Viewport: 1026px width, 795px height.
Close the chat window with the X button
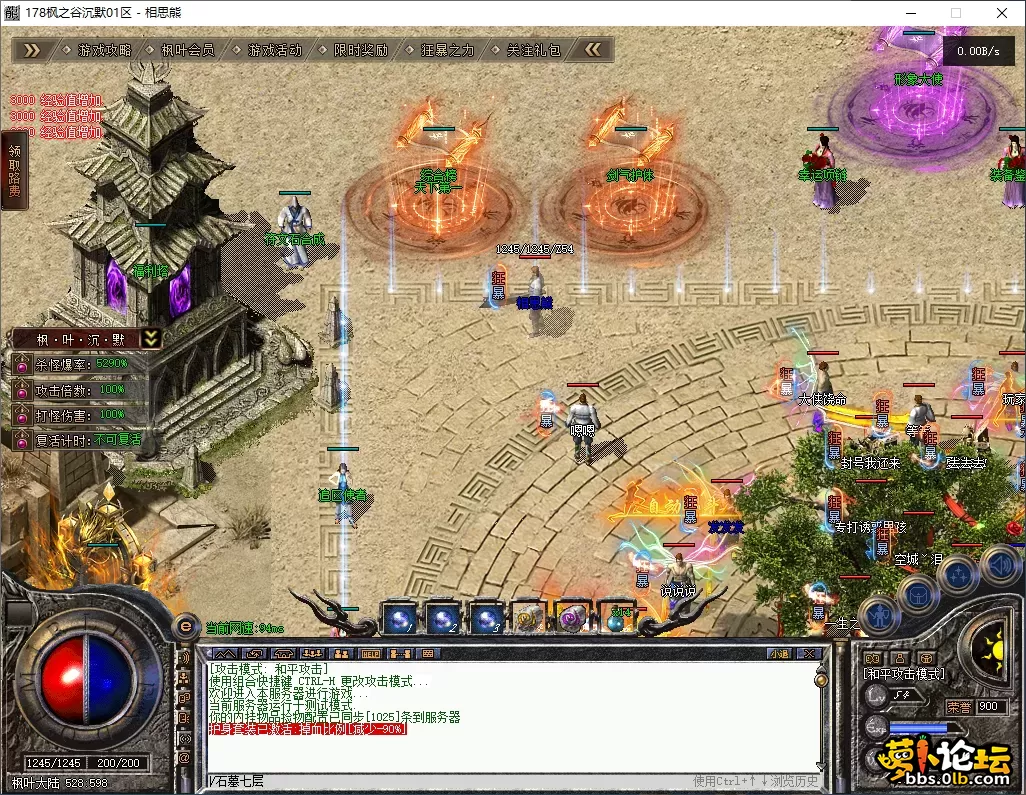click(x=809, y=653)
